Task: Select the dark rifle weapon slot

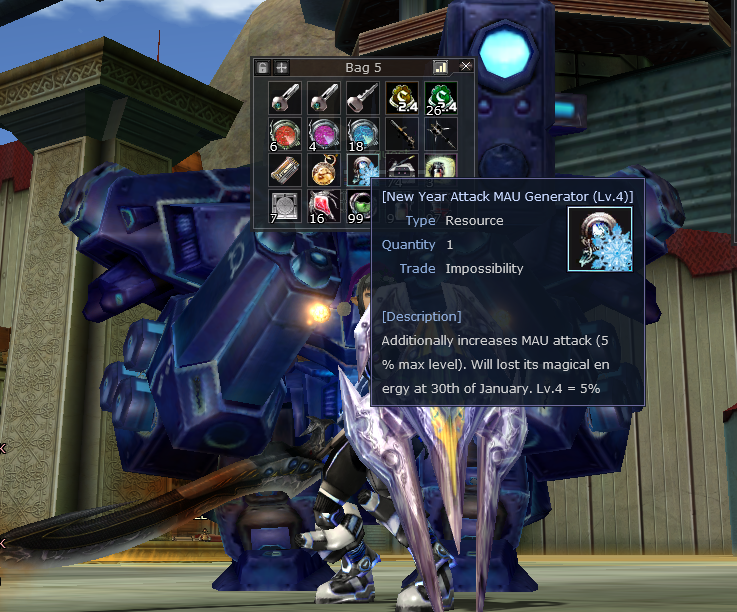Action: (x=400, y=134)
